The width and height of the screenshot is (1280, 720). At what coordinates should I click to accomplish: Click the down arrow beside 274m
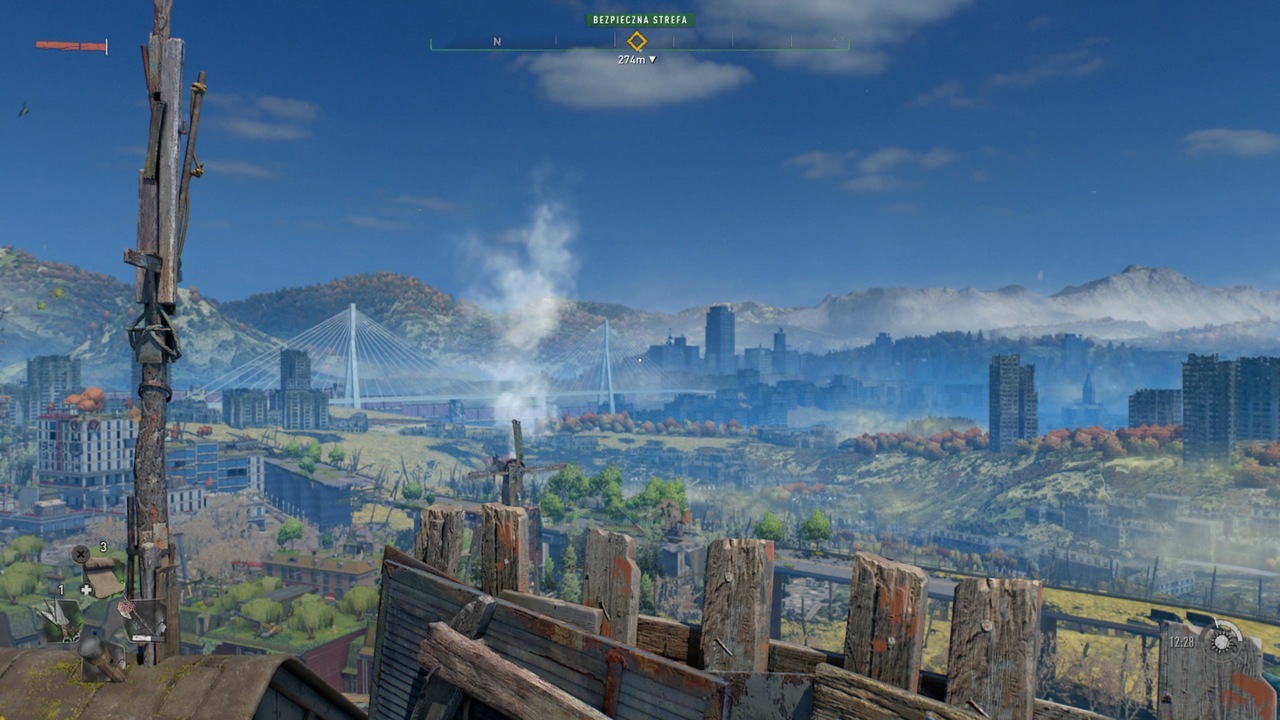pyautogui.click(x=652, y=58)
